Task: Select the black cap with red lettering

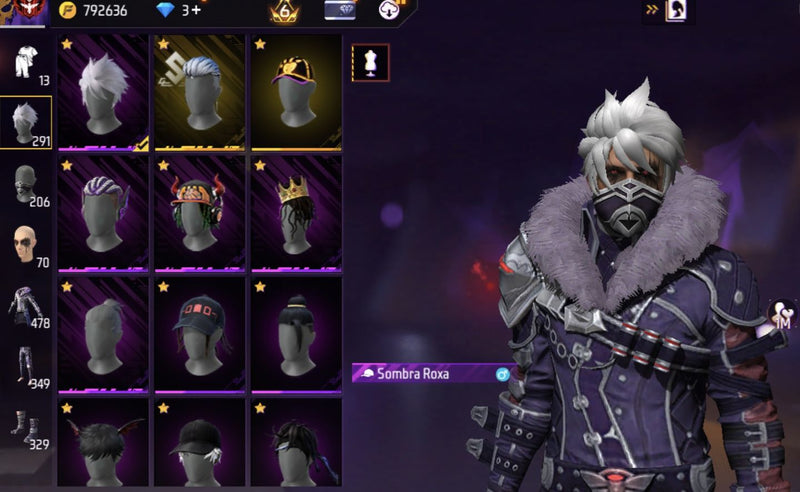Action: coord(199,333)
